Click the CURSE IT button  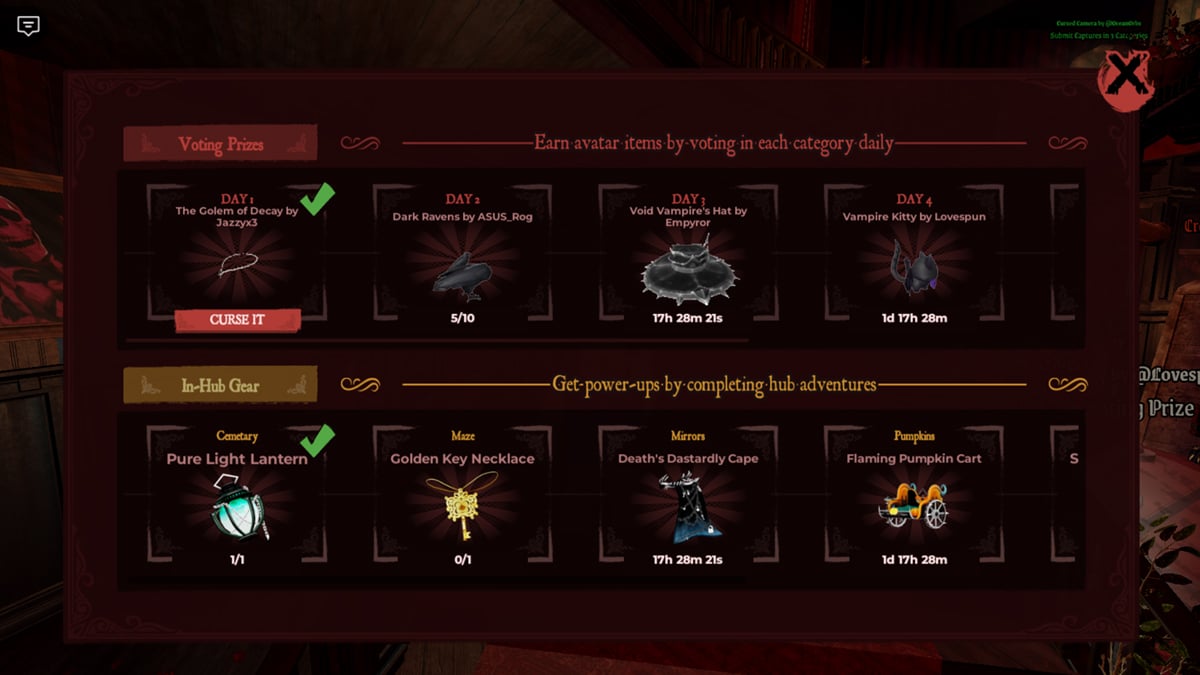tap(237, 320)
